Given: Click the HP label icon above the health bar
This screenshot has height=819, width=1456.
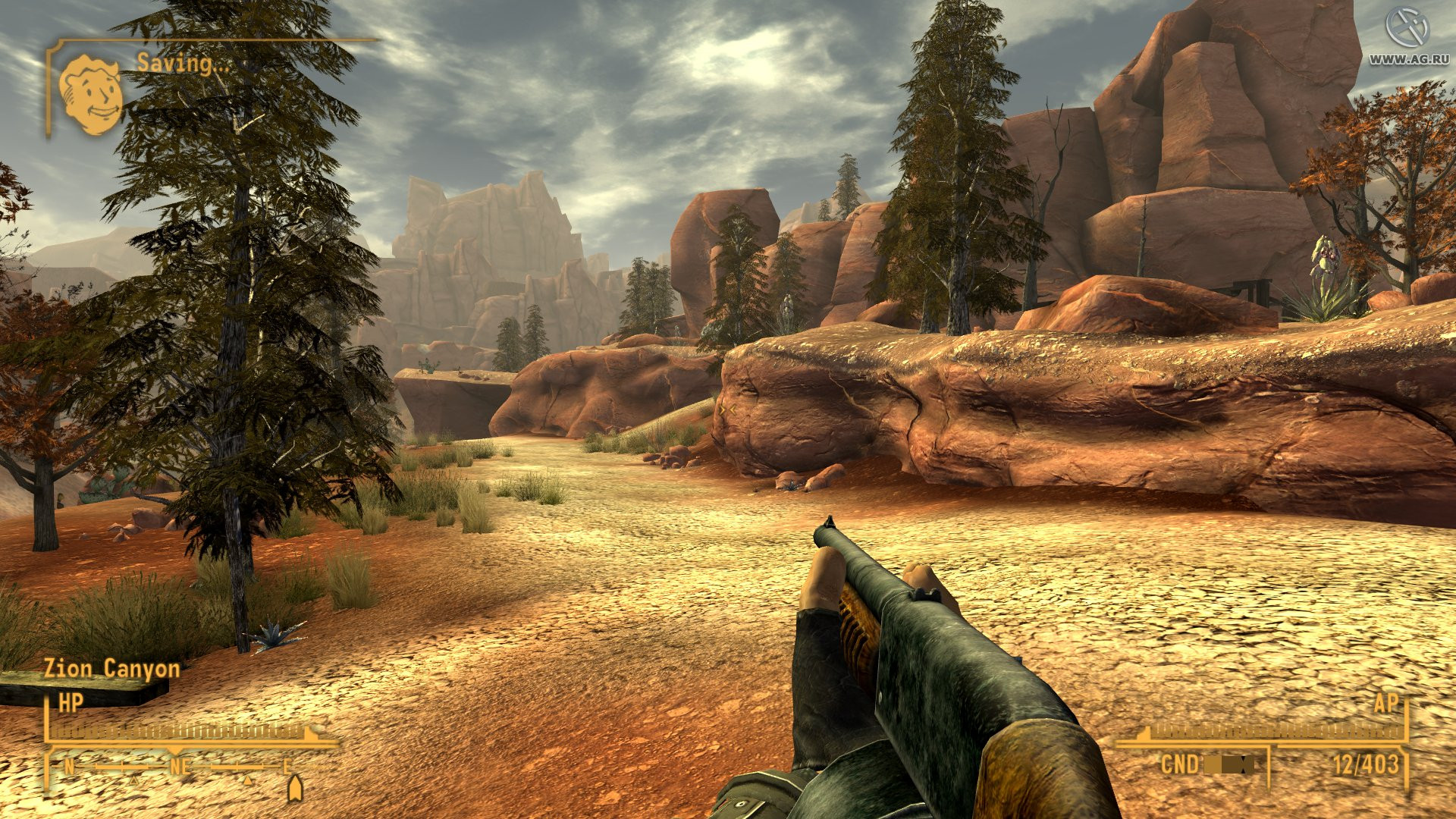Looking at the screenshot, I should click(x=69, y=701).
